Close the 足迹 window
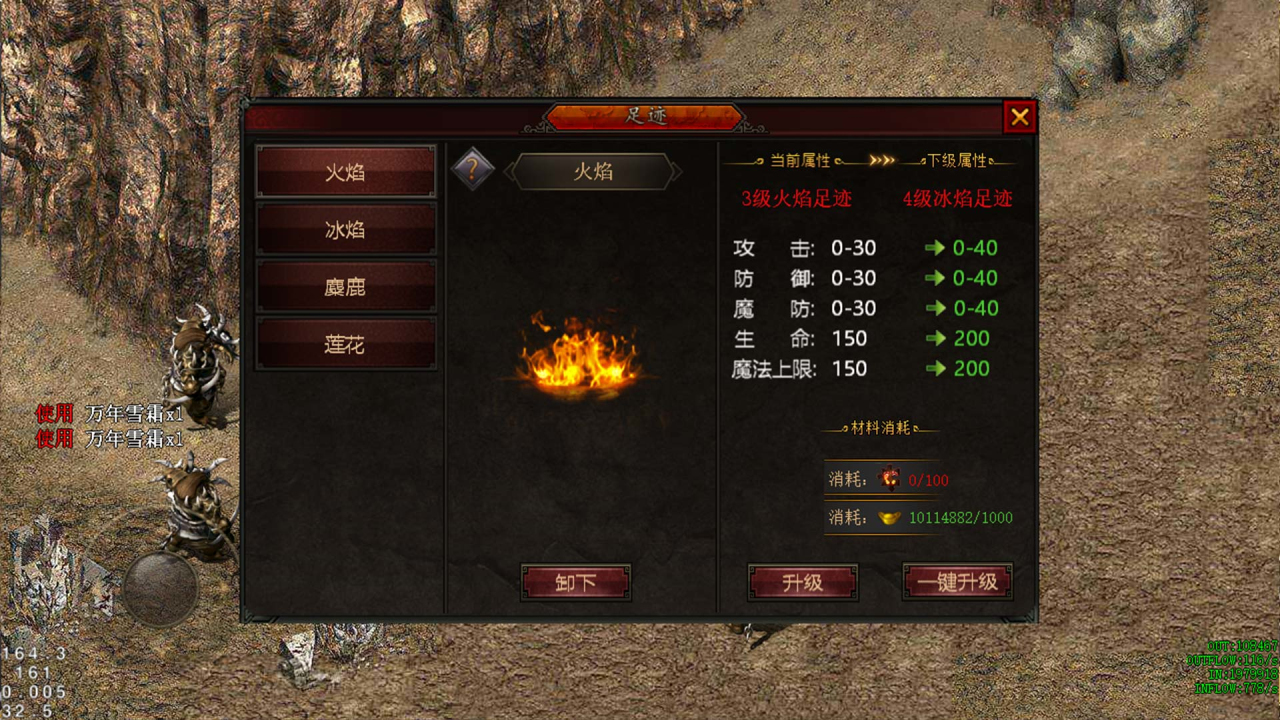Viewport: 1280px width, 720px height. tap(1019, 117)
